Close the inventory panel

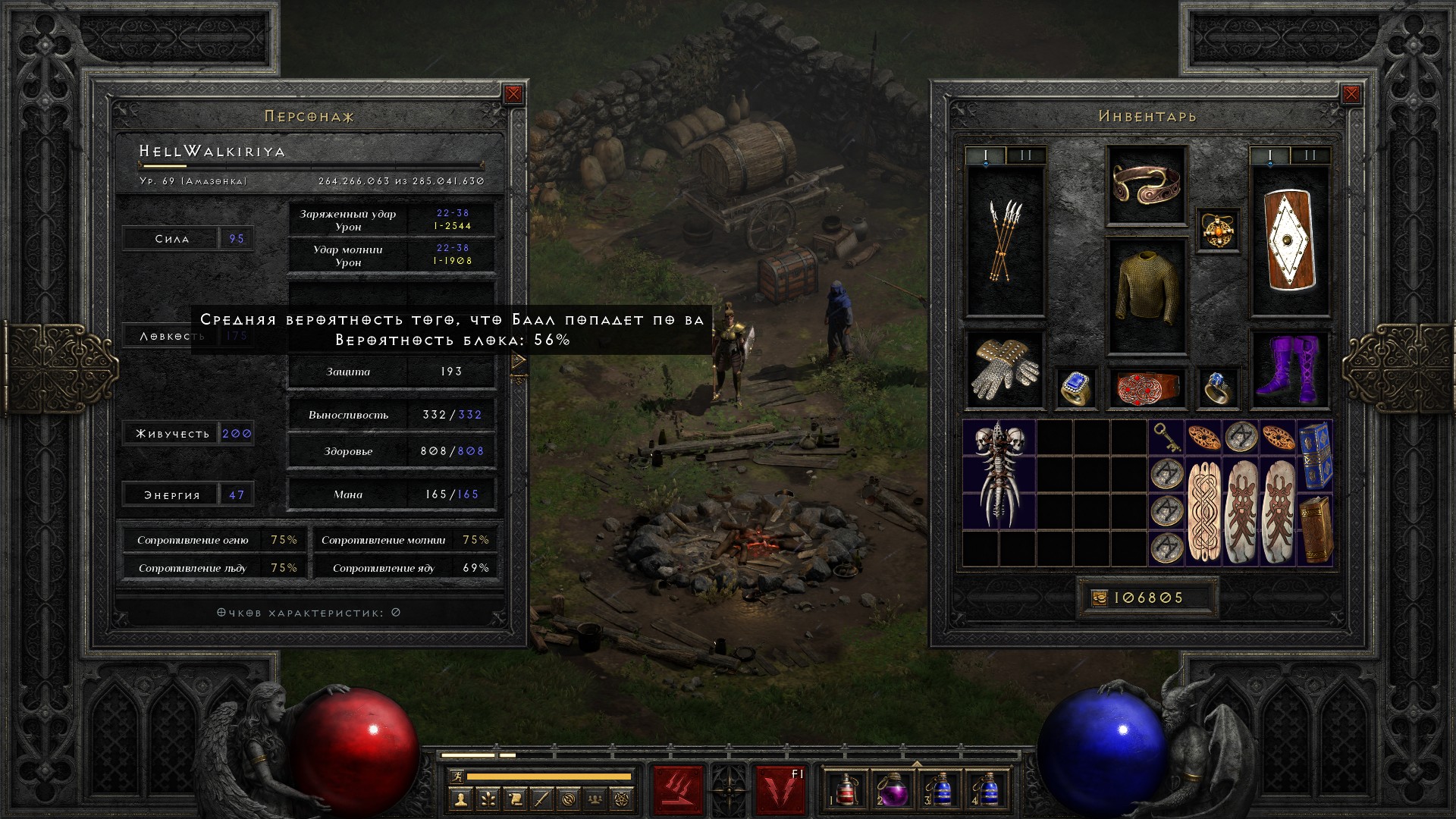click(x=1351, y=94)
